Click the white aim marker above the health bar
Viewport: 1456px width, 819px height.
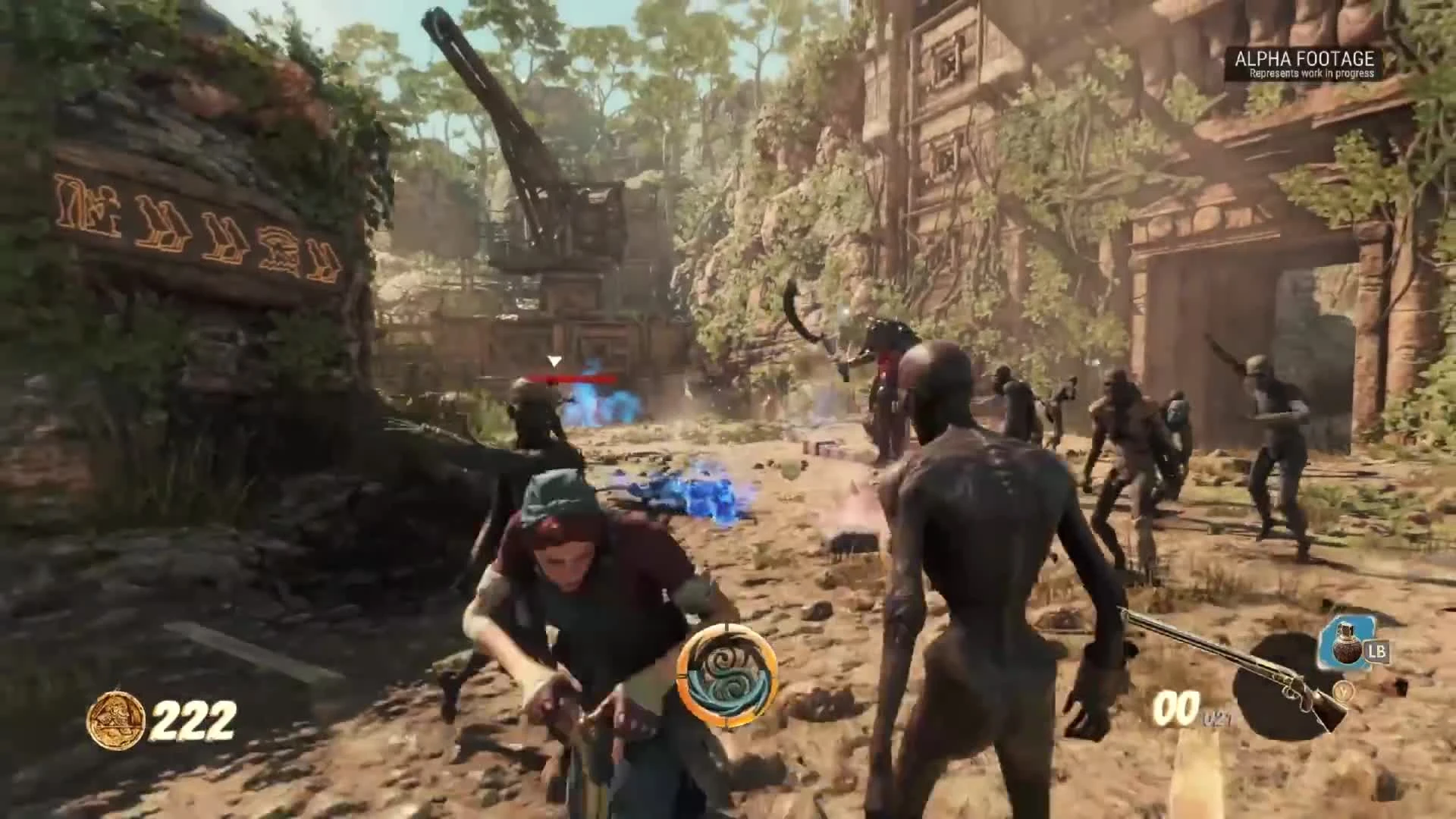tap(555, 361)
